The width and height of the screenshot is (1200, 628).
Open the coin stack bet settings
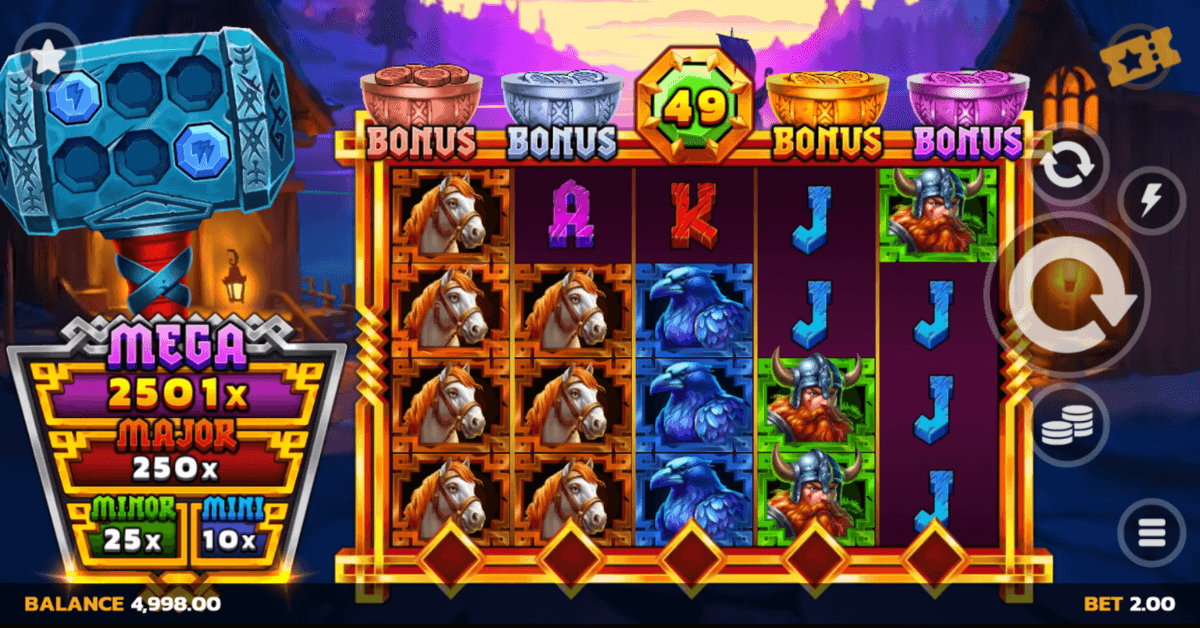pos(1069,430)
